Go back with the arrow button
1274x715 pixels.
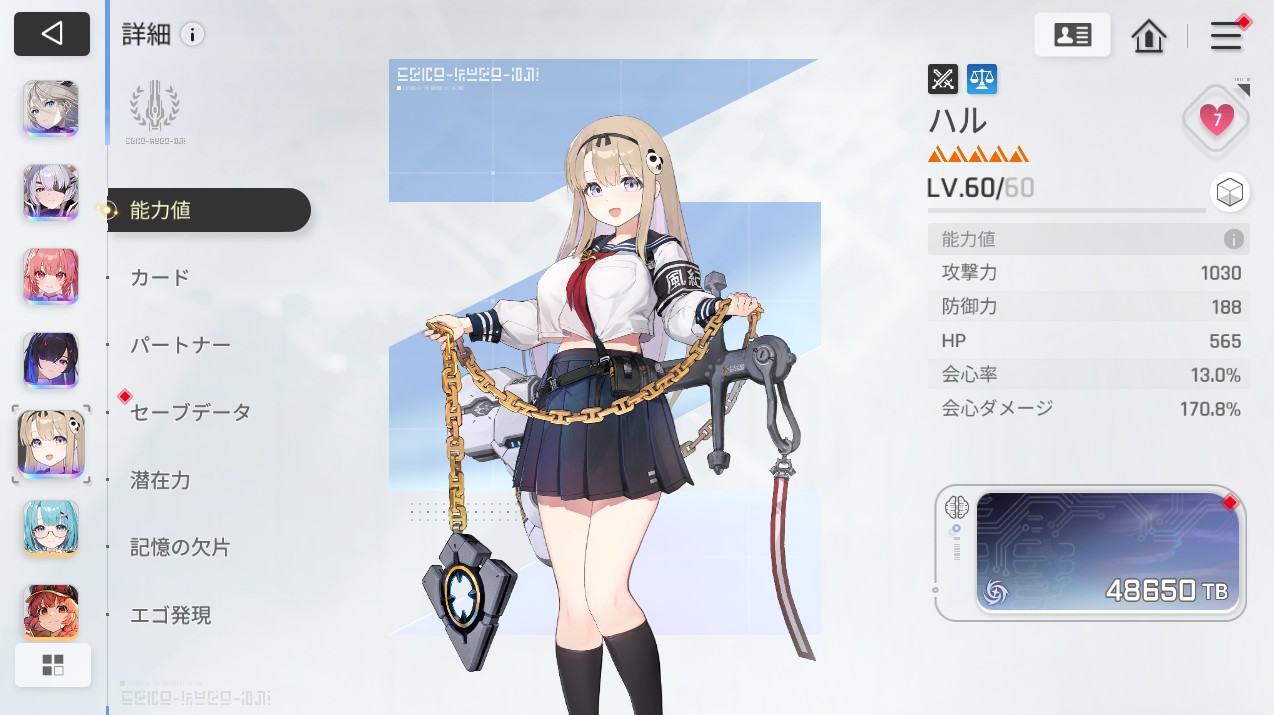(52, 34)
